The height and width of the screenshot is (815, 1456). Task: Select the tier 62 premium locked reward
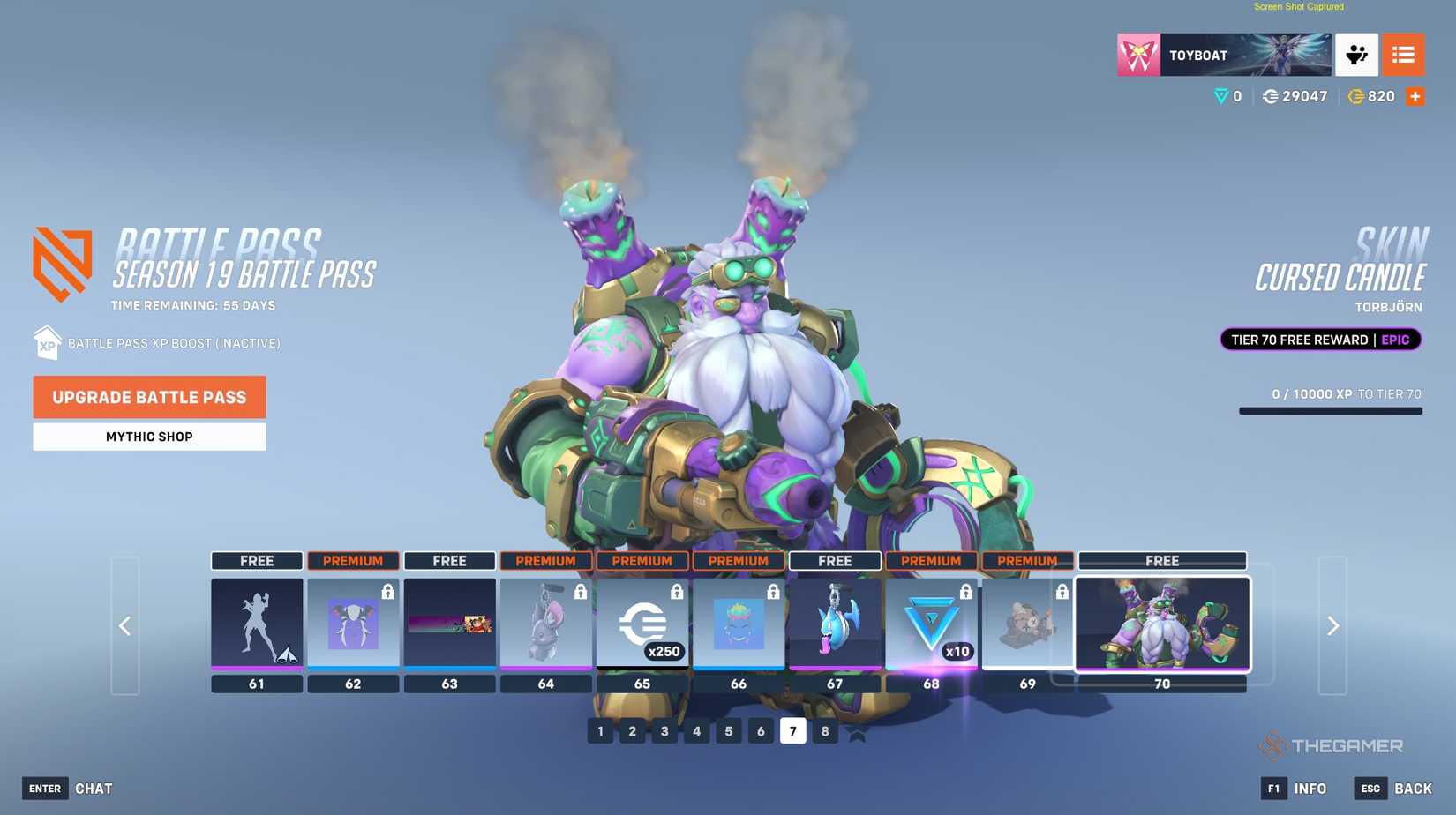point(353,624)
